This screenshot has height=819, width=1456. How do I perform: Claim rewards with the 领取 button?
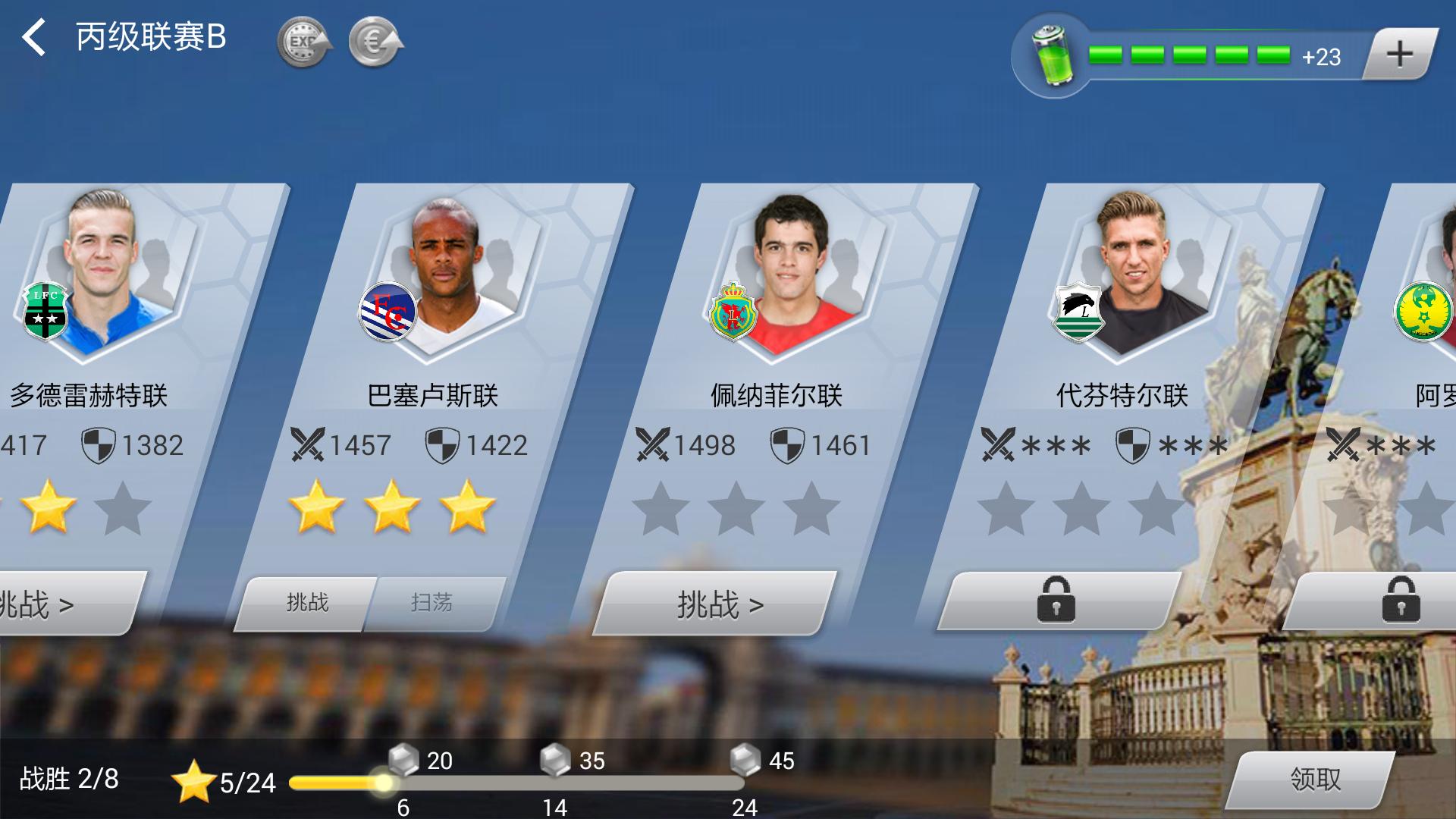[x=1315, y=779]
